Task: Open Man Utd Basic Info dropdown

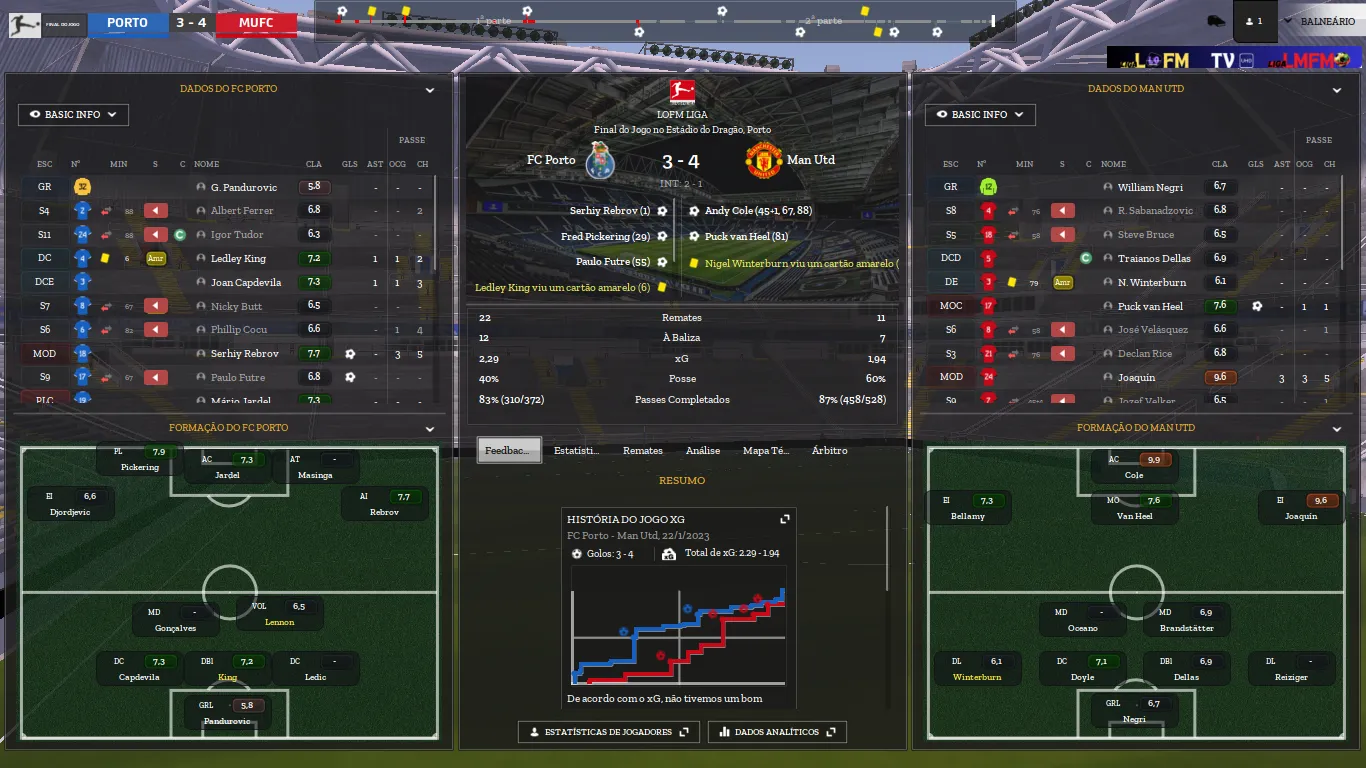Action: pyautogui.click(x=980, y=115)
